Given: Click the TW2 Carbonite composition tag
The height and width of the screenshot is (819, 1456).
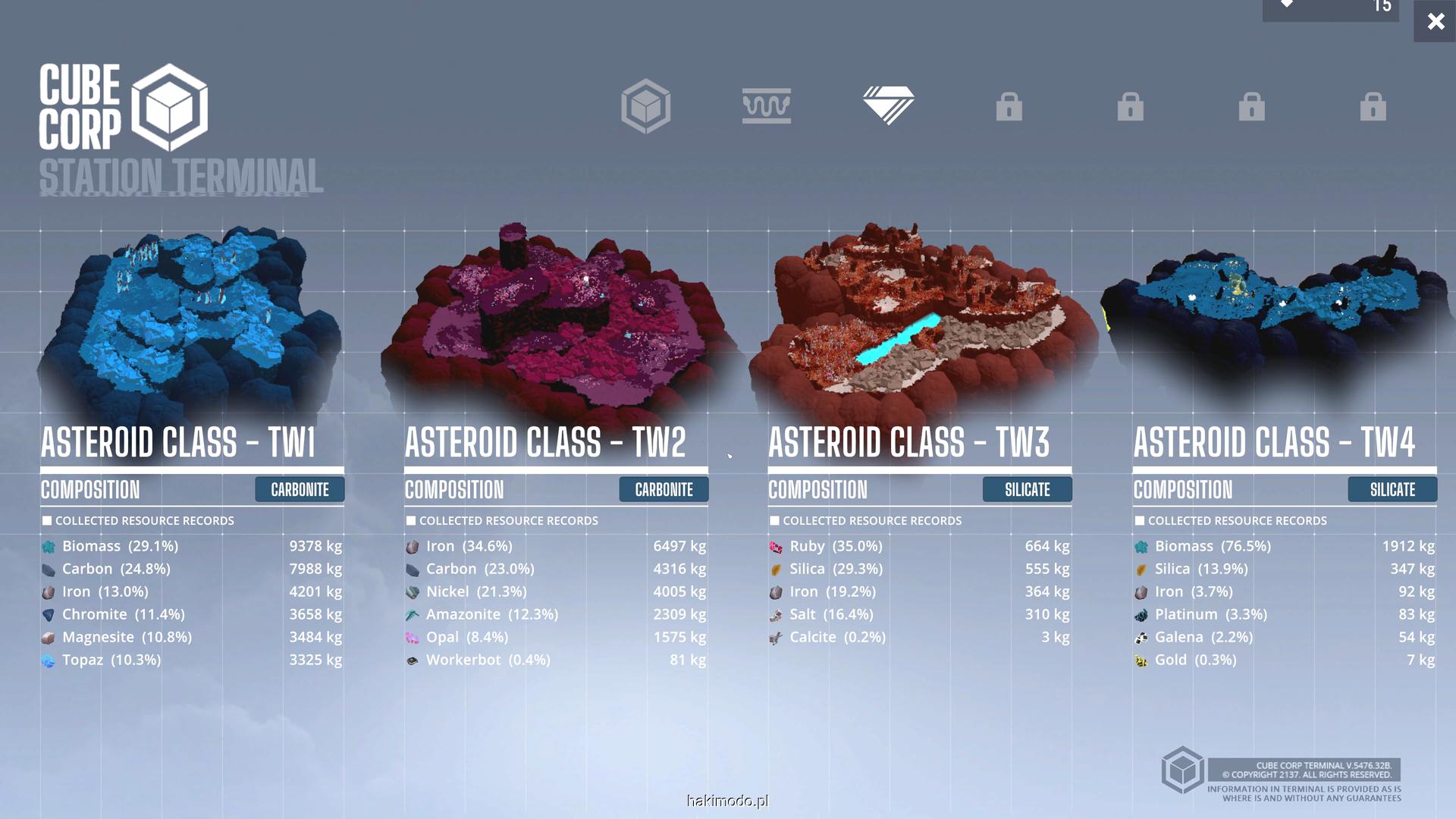Looking at the screenshot, I should (664, 490).
